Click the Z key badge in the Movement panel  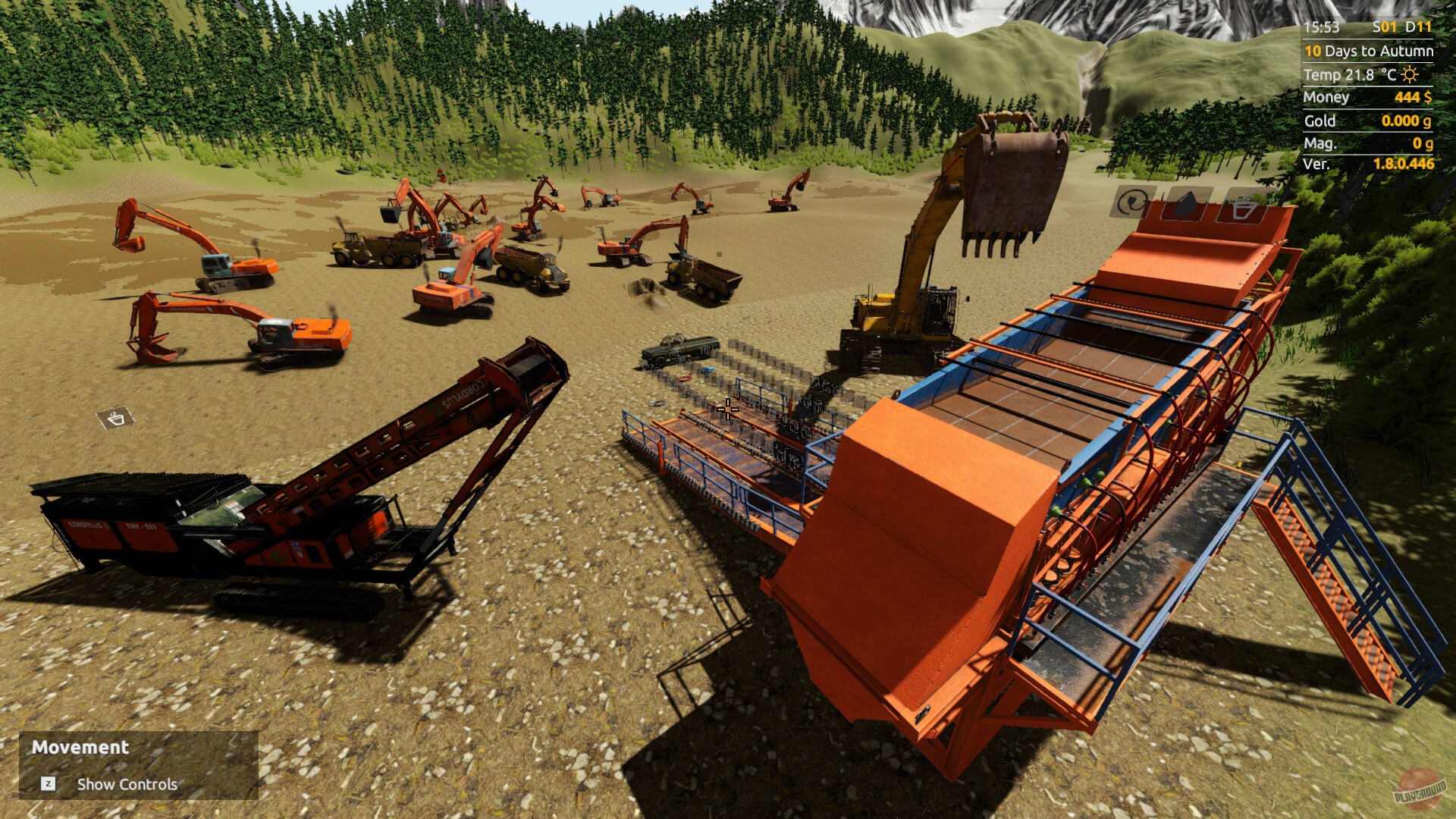point(49,785)
